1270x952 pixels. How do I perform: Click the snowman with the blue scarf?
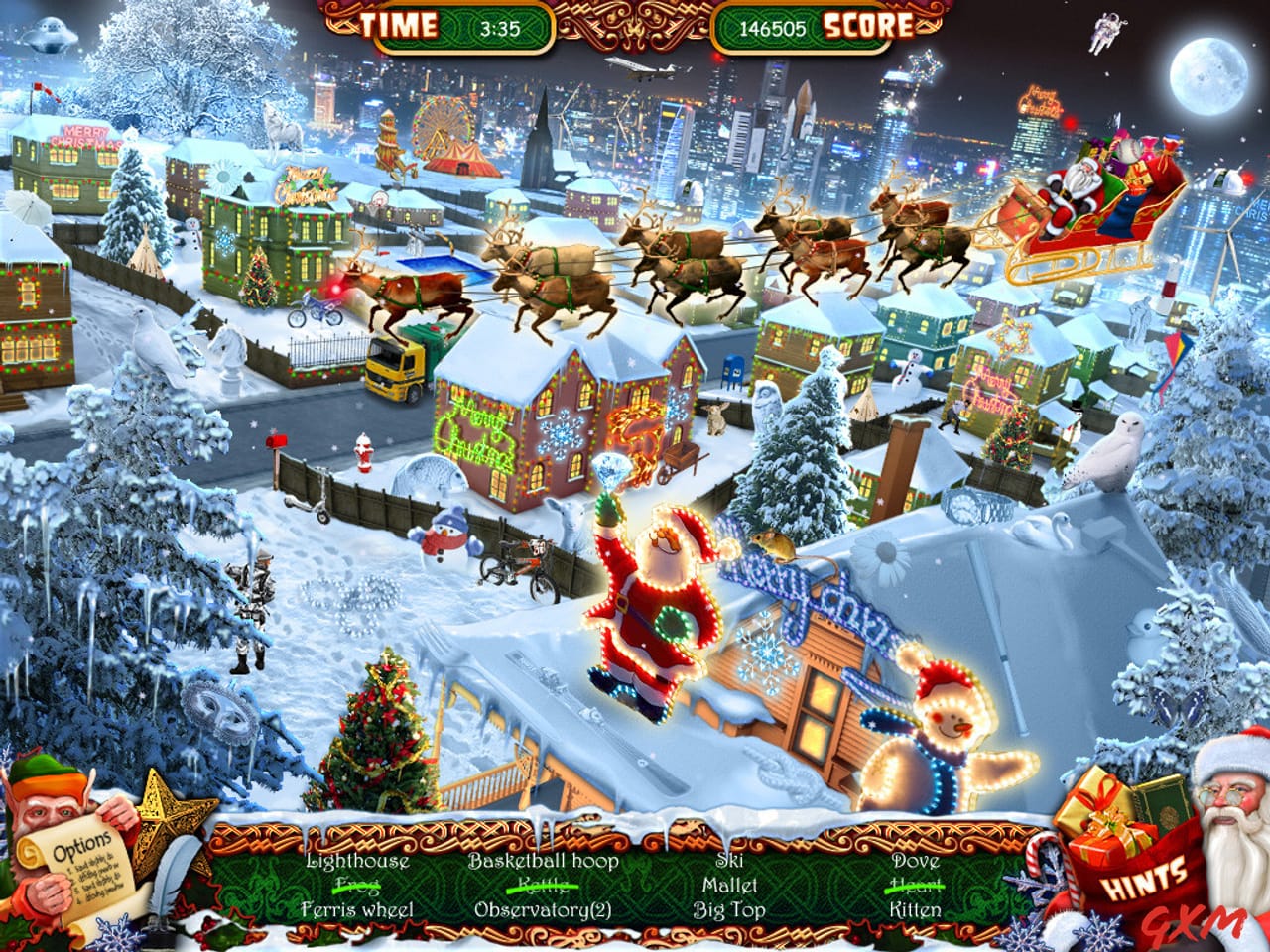coord(445,540)
